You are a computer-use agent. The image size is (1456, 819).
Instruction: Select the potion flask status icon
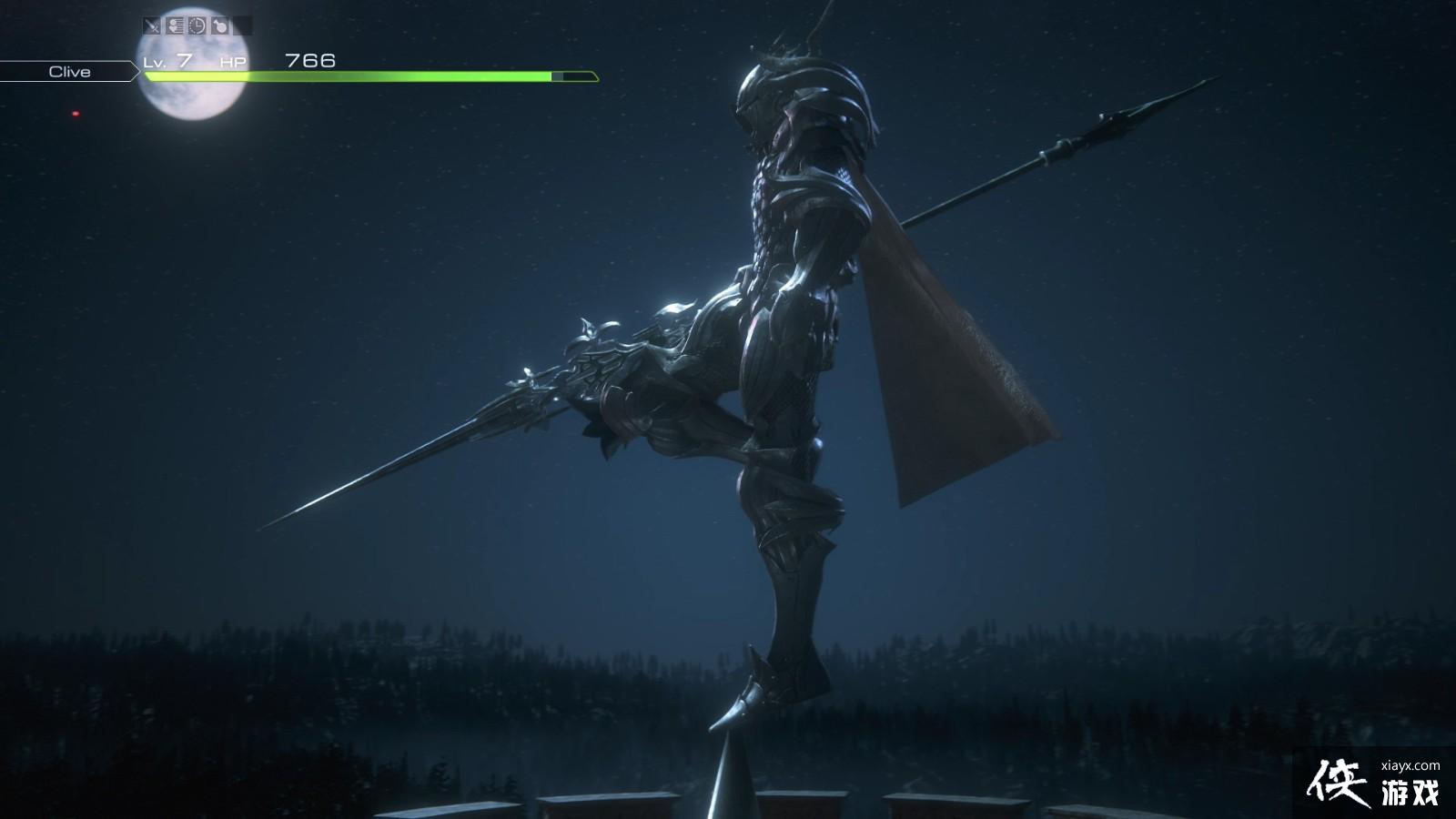click(x=220, y=25)
